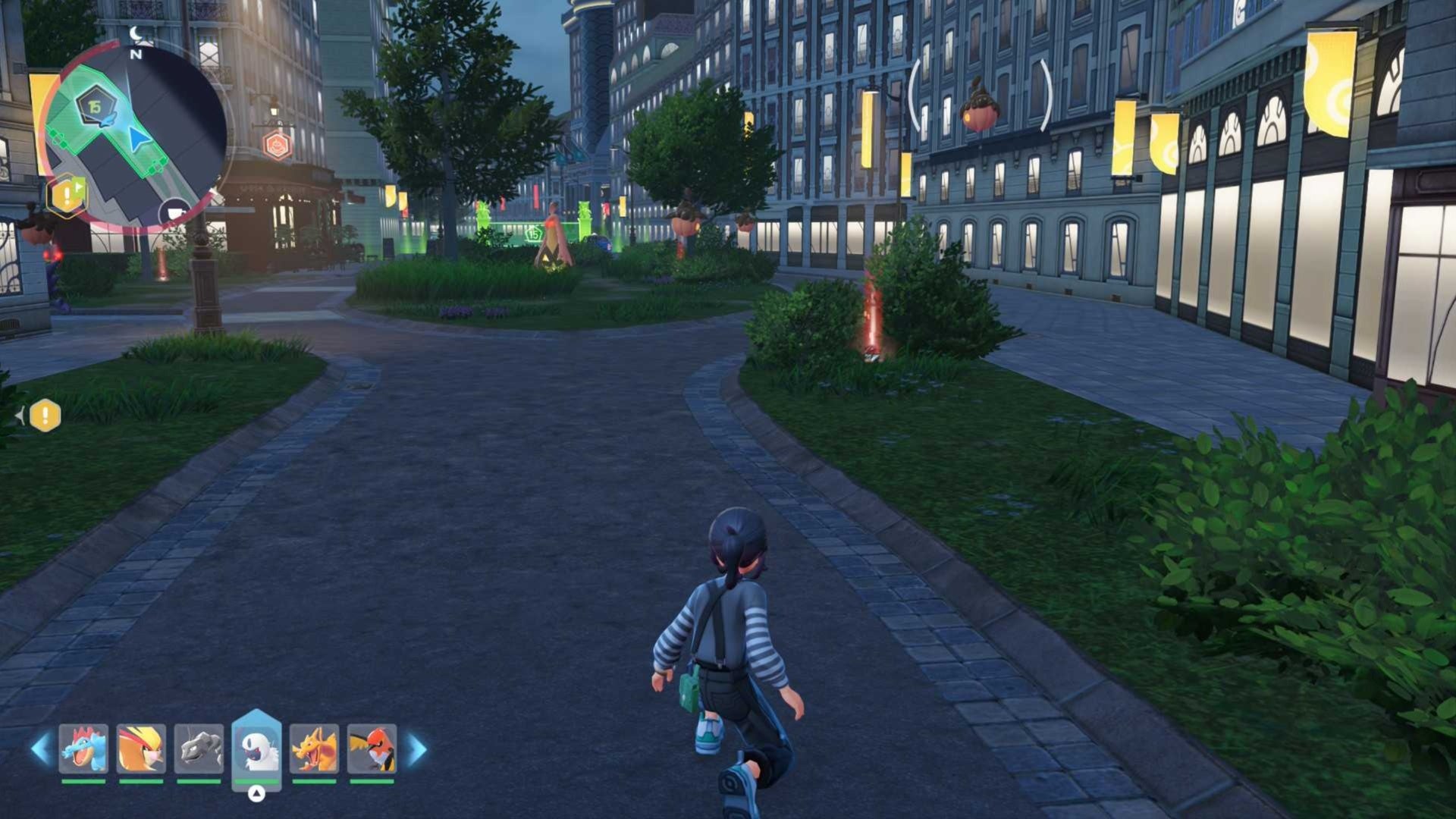1456x819 pixels.
Task: Choose Pidgeot from the party bar
Action: tap(141, 748)
